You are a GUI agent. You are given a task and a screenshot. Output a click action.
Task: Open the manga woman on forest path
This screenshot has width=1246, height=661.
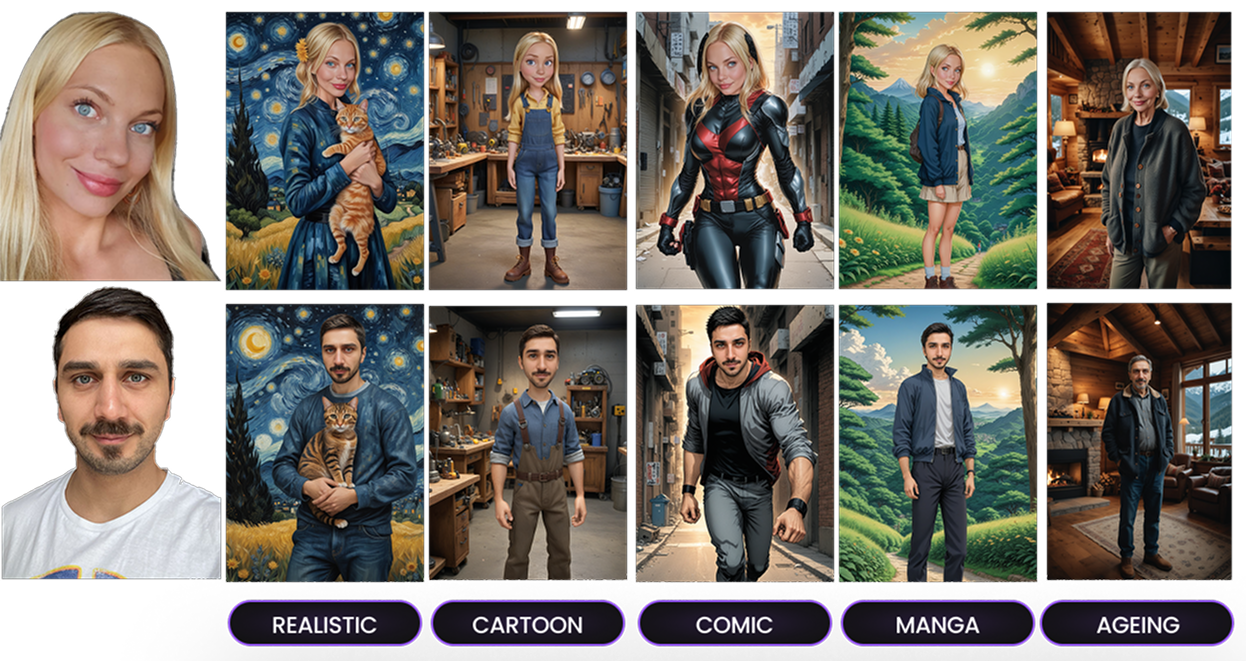(x=937, y=150)
